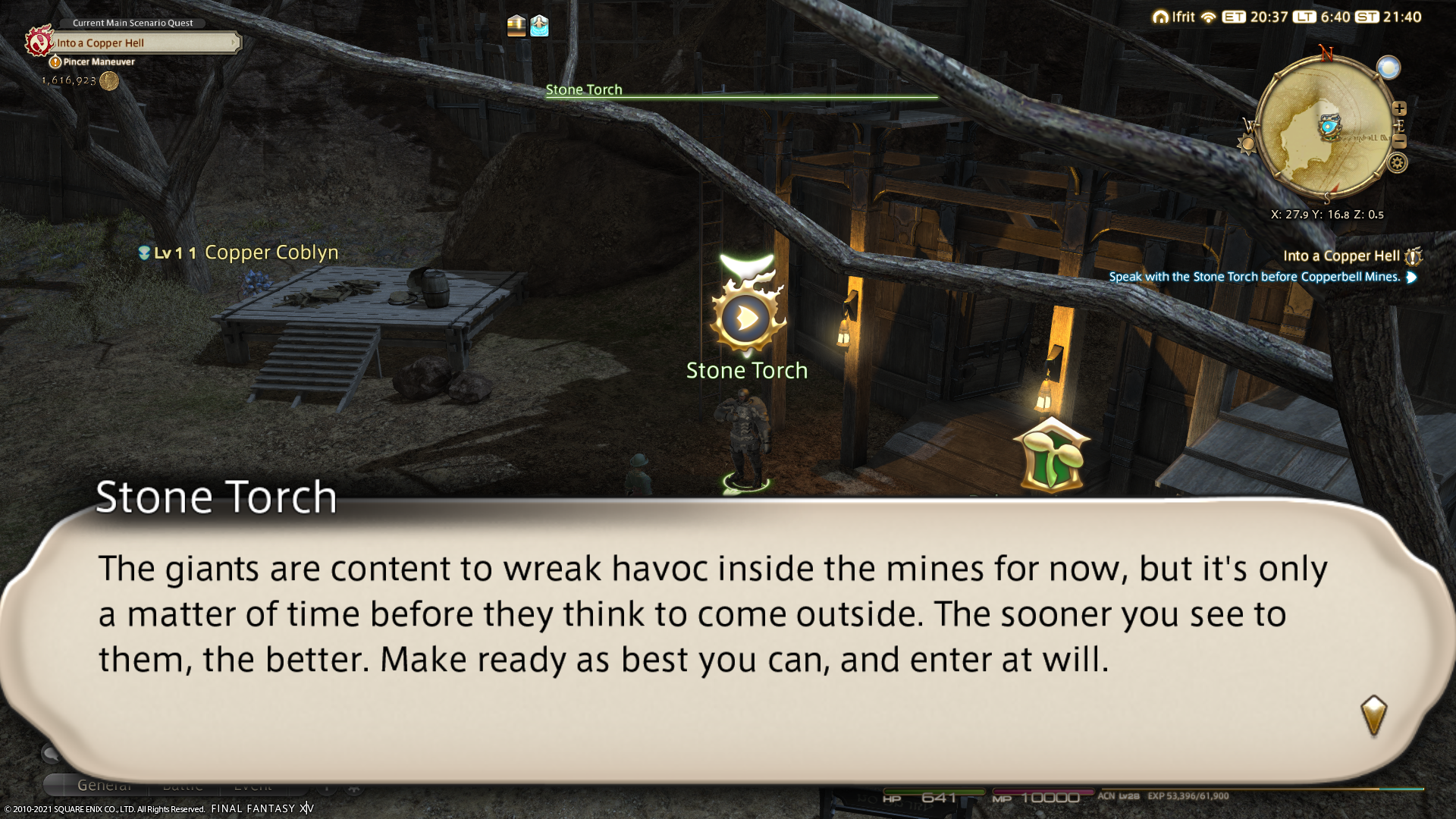Open the minimap settings gear
1456x819 pixels.
(x=1397, y=162)
